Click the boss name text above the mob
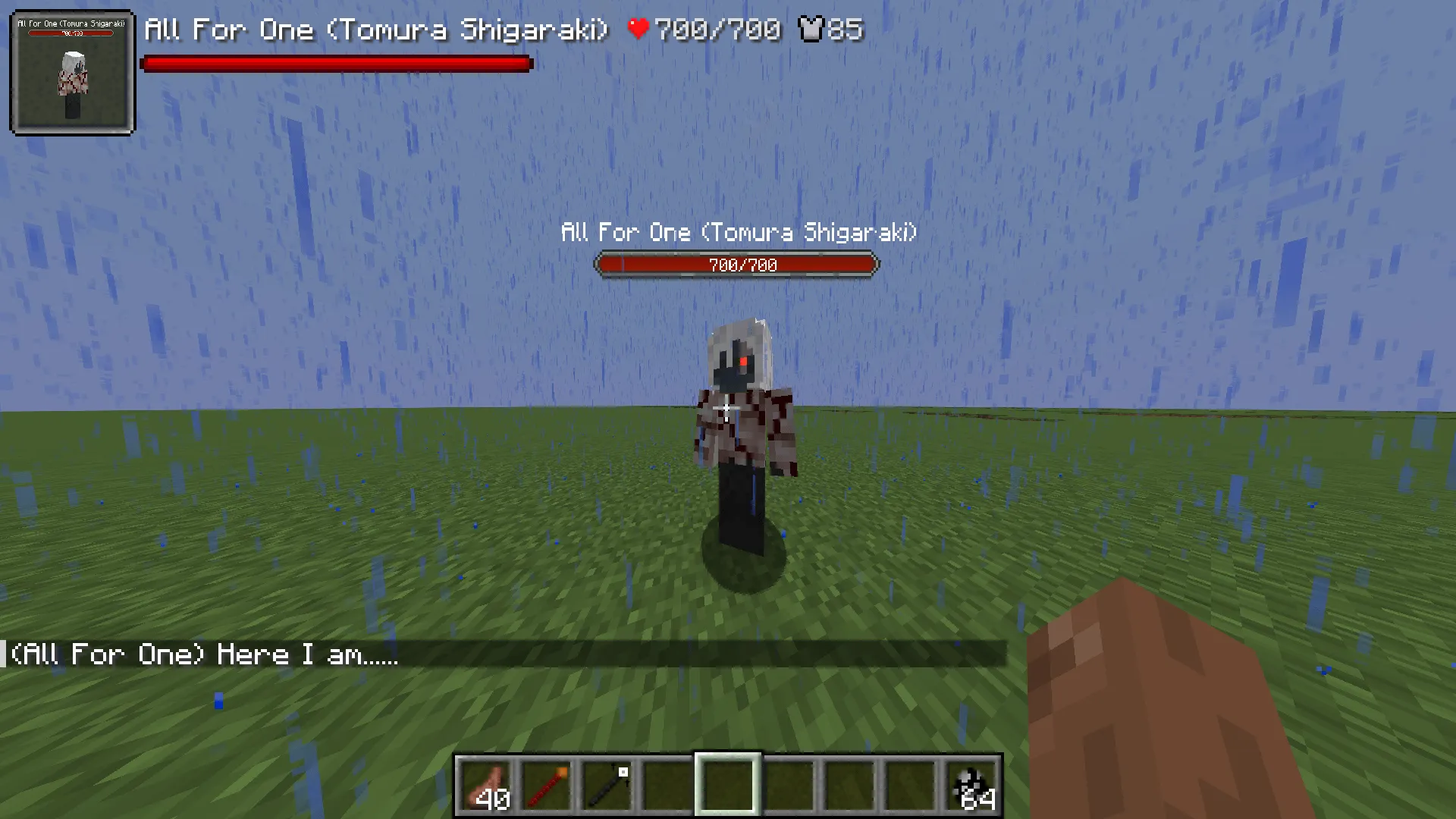This screenshot has height=819, width=1456. (738, 233)
